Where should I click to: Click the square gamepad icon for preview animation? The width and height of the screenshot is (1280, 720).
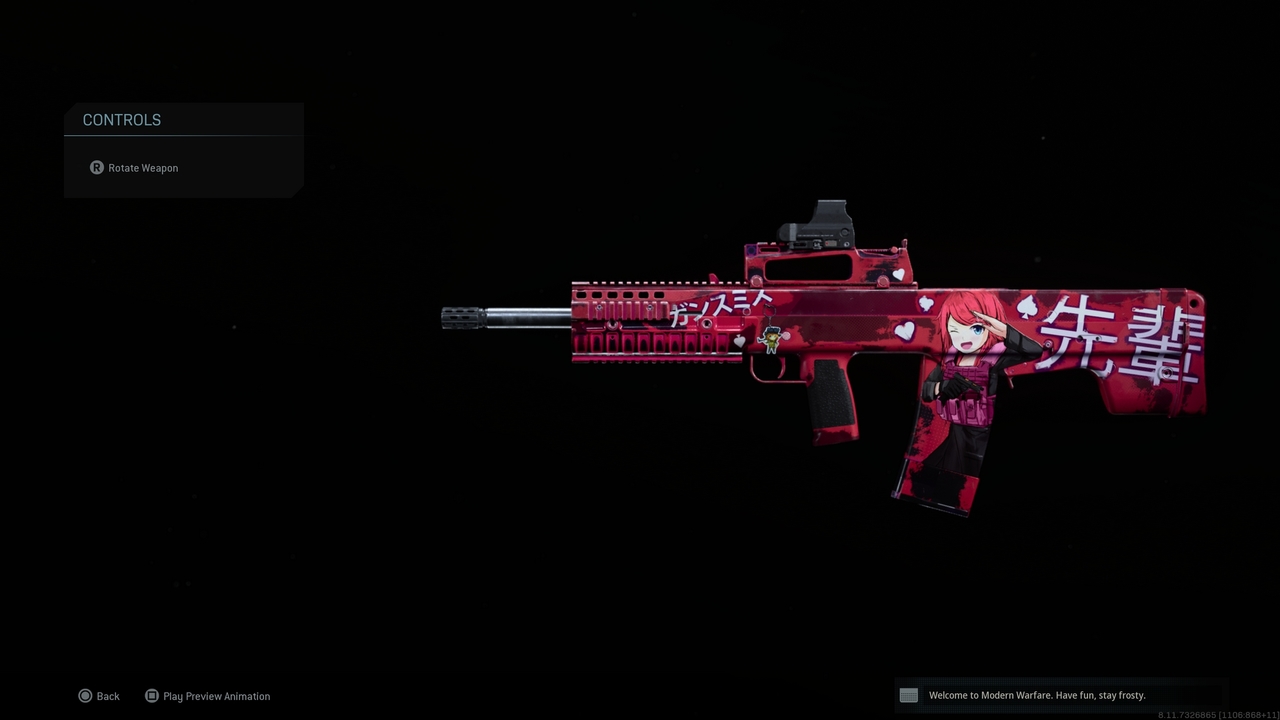pyautogui.click(x=152, y=695)
